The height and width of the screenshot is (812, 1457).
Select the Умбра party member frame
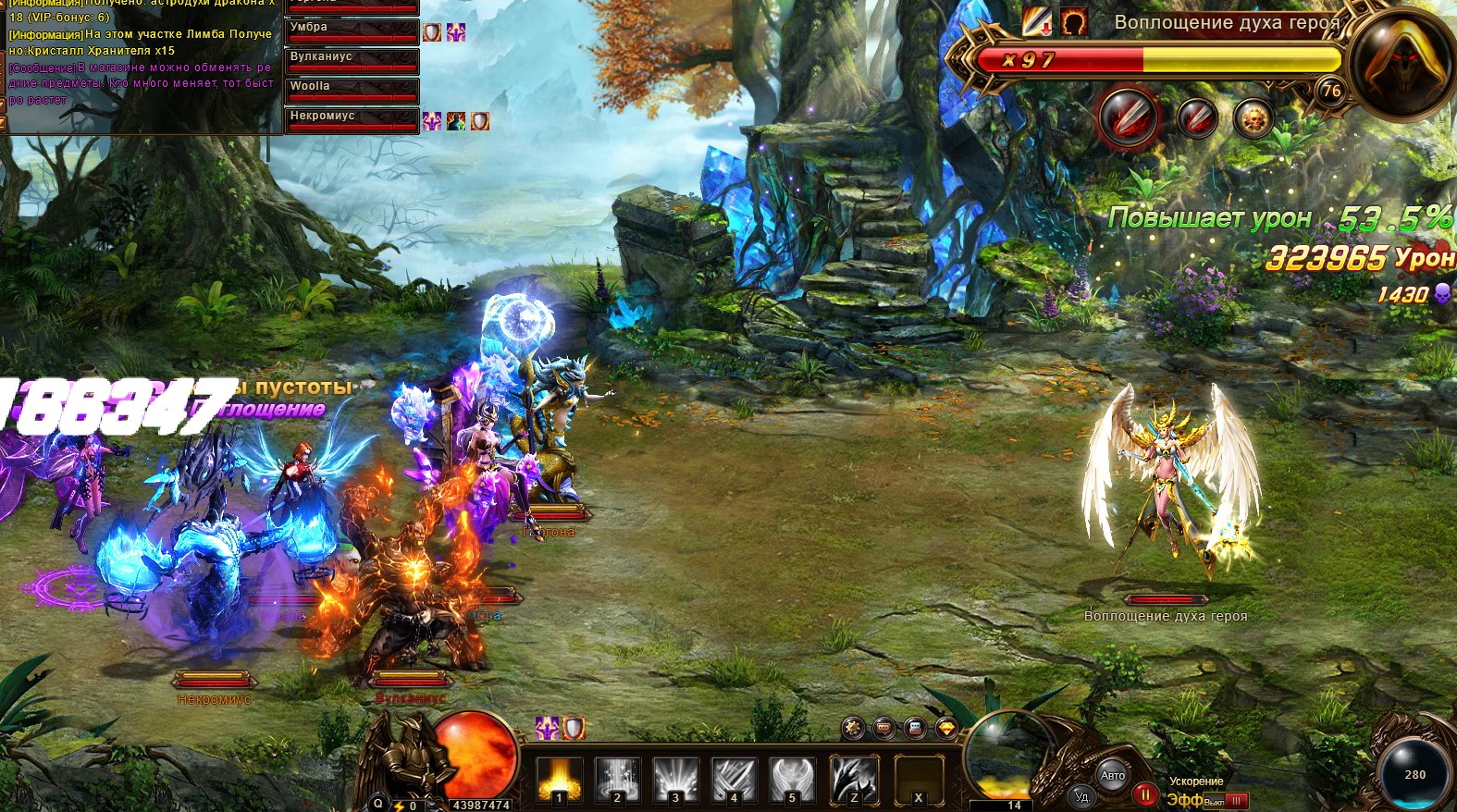click(352, 31)
